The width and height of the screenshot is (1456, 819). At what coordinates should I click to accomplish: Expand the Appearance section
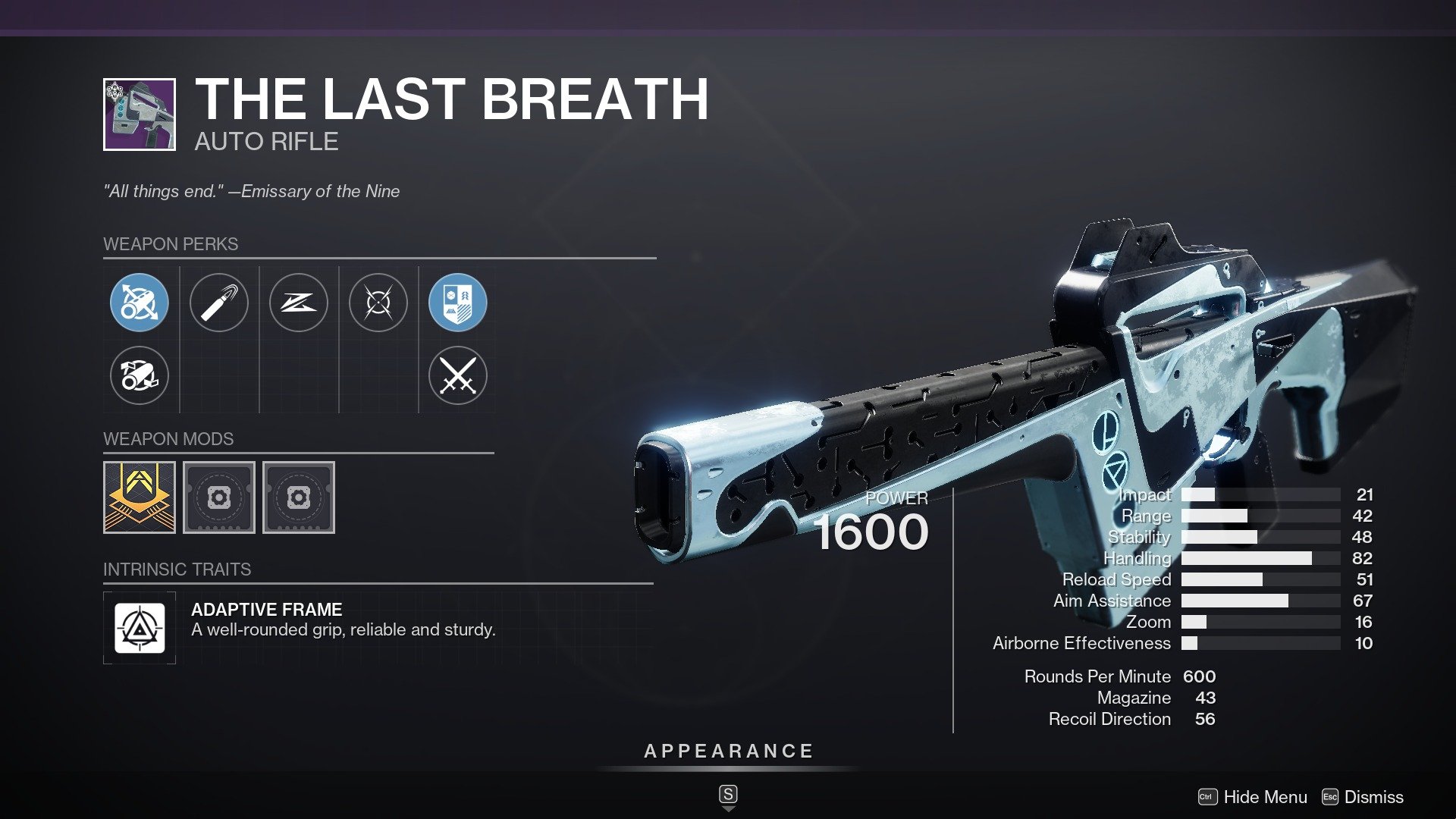pos(727,752)
